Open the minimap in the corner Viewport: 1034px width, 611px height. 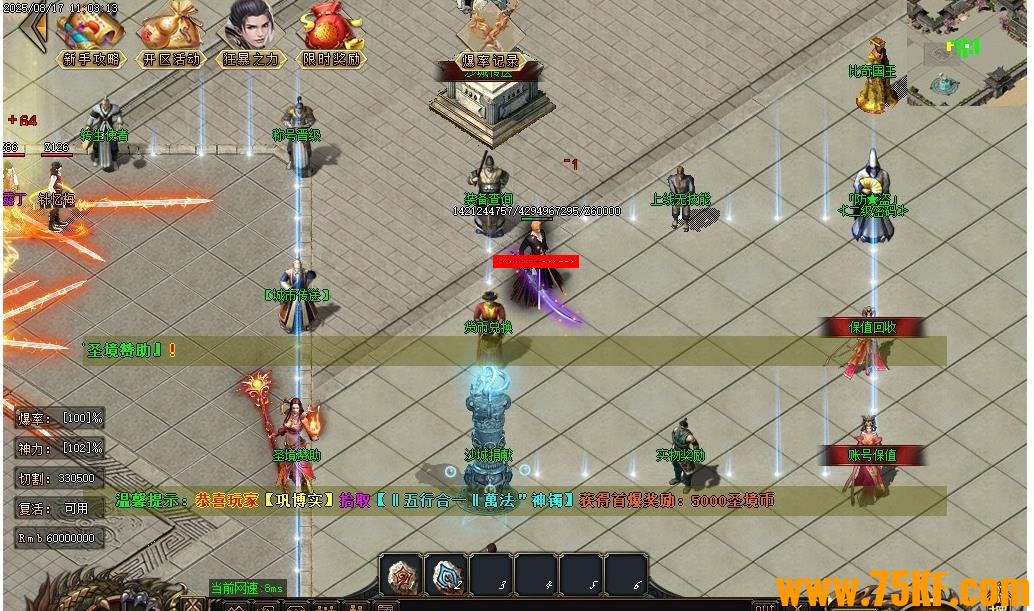click(x=966, y=50)
